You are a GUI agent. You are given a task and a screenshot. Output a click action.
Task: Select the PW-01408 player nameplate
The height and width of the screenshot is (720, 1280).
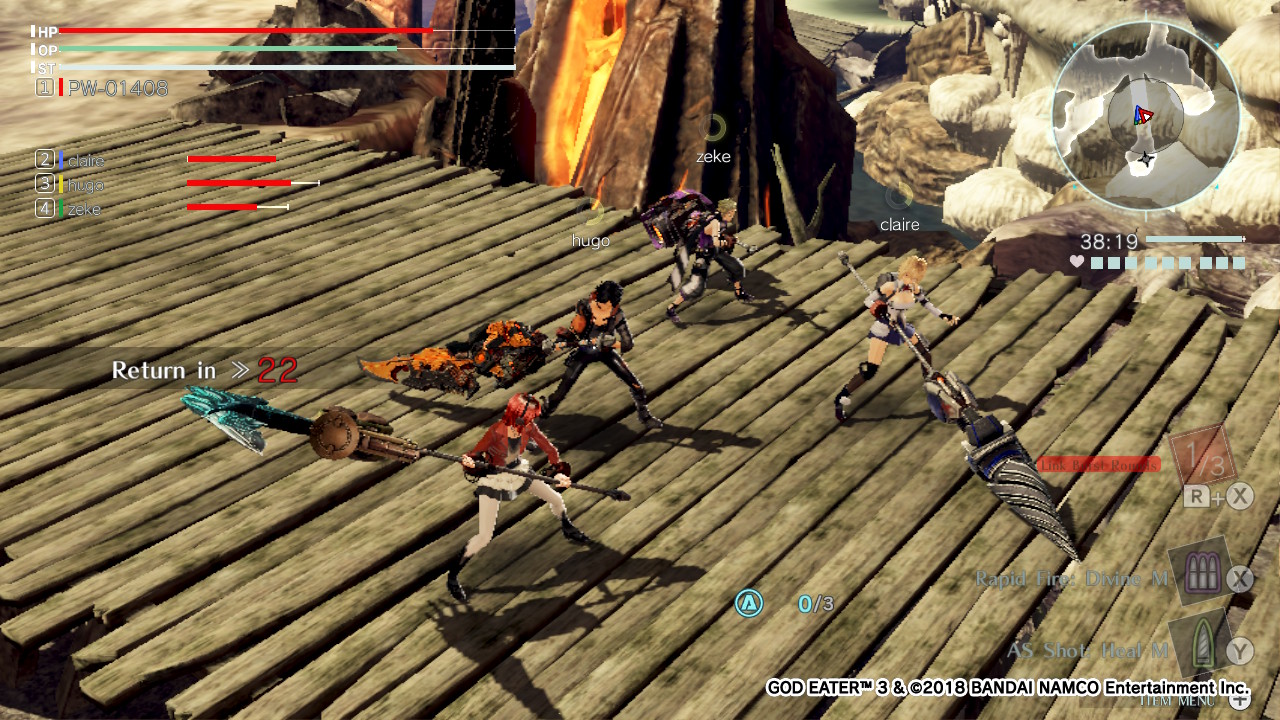point(115,88)
